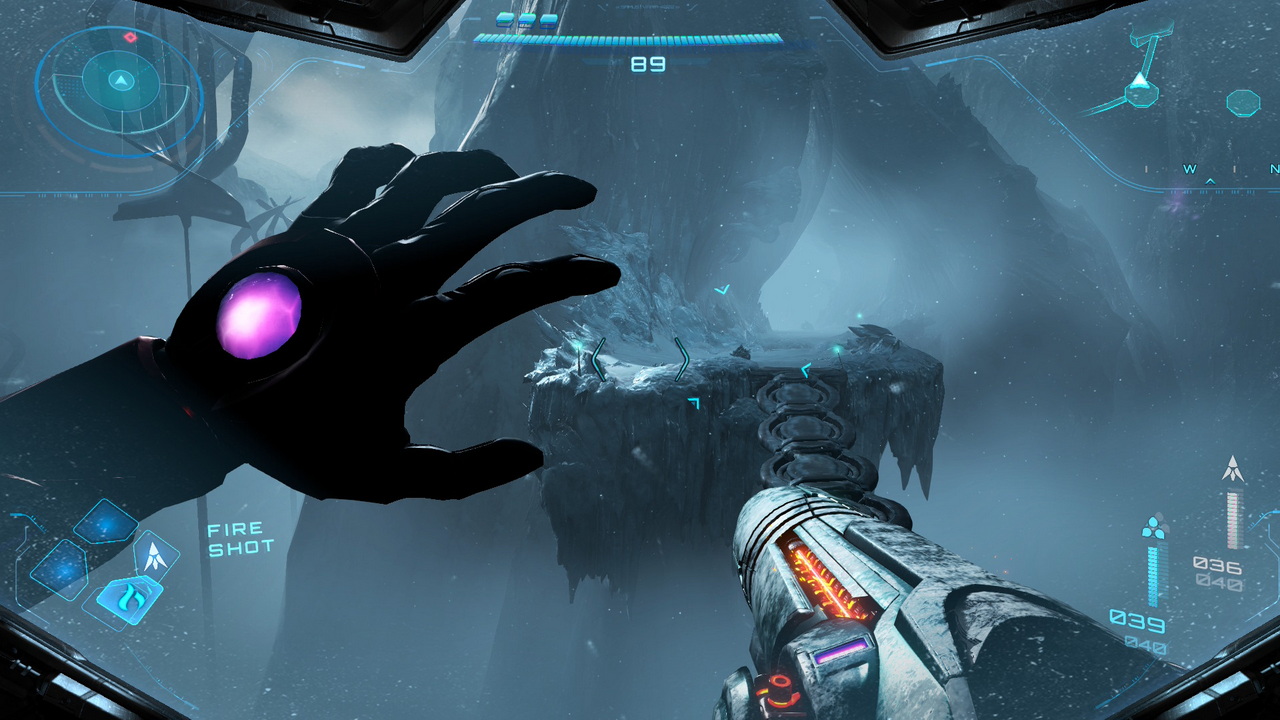The height and width of the screenshot is (720, 1280).
Task: Open the 3D room minimap
Action: point(1141,88)
